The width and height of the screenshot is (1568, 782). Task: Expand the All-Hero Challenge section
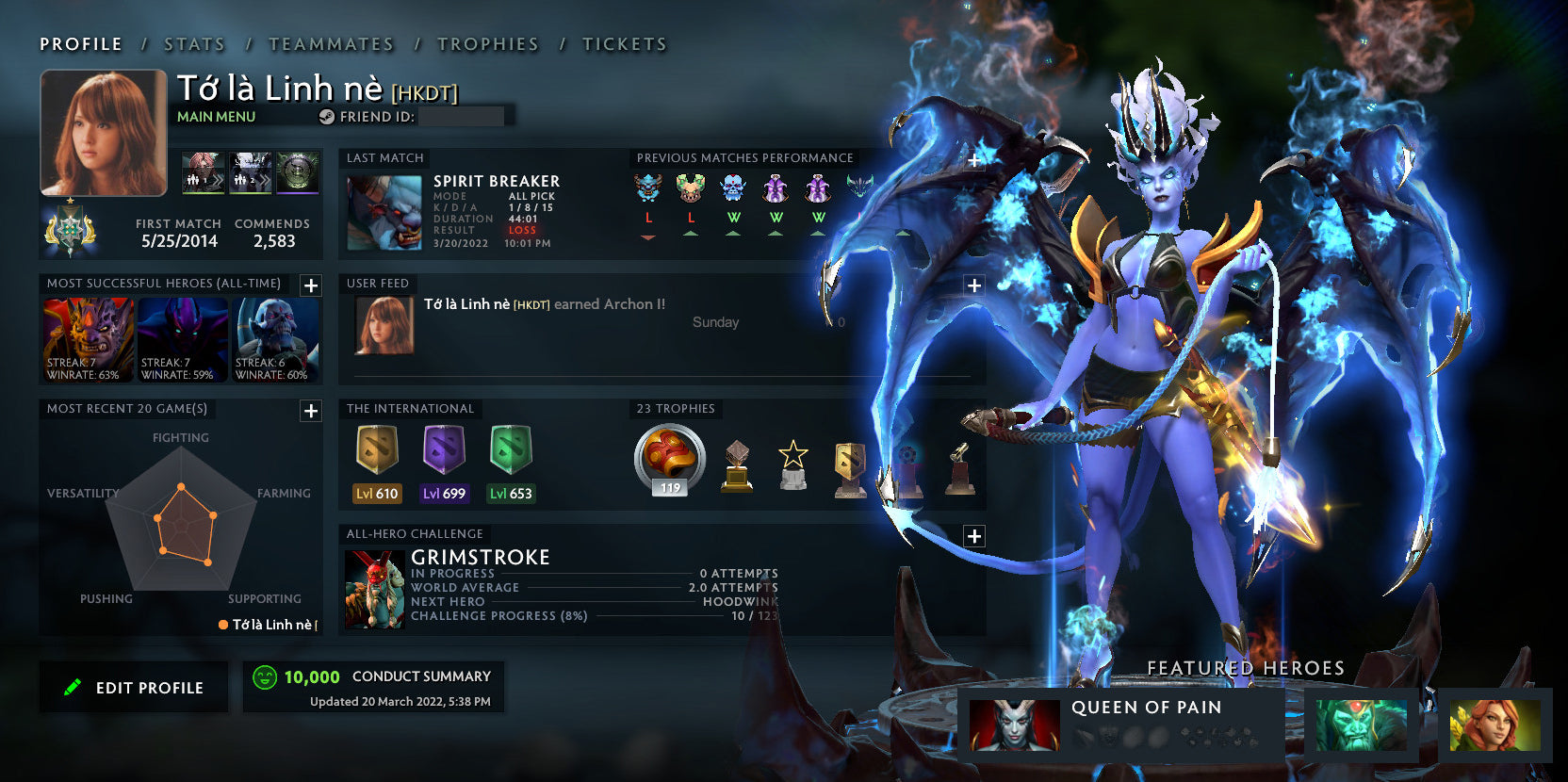[972, 534]
